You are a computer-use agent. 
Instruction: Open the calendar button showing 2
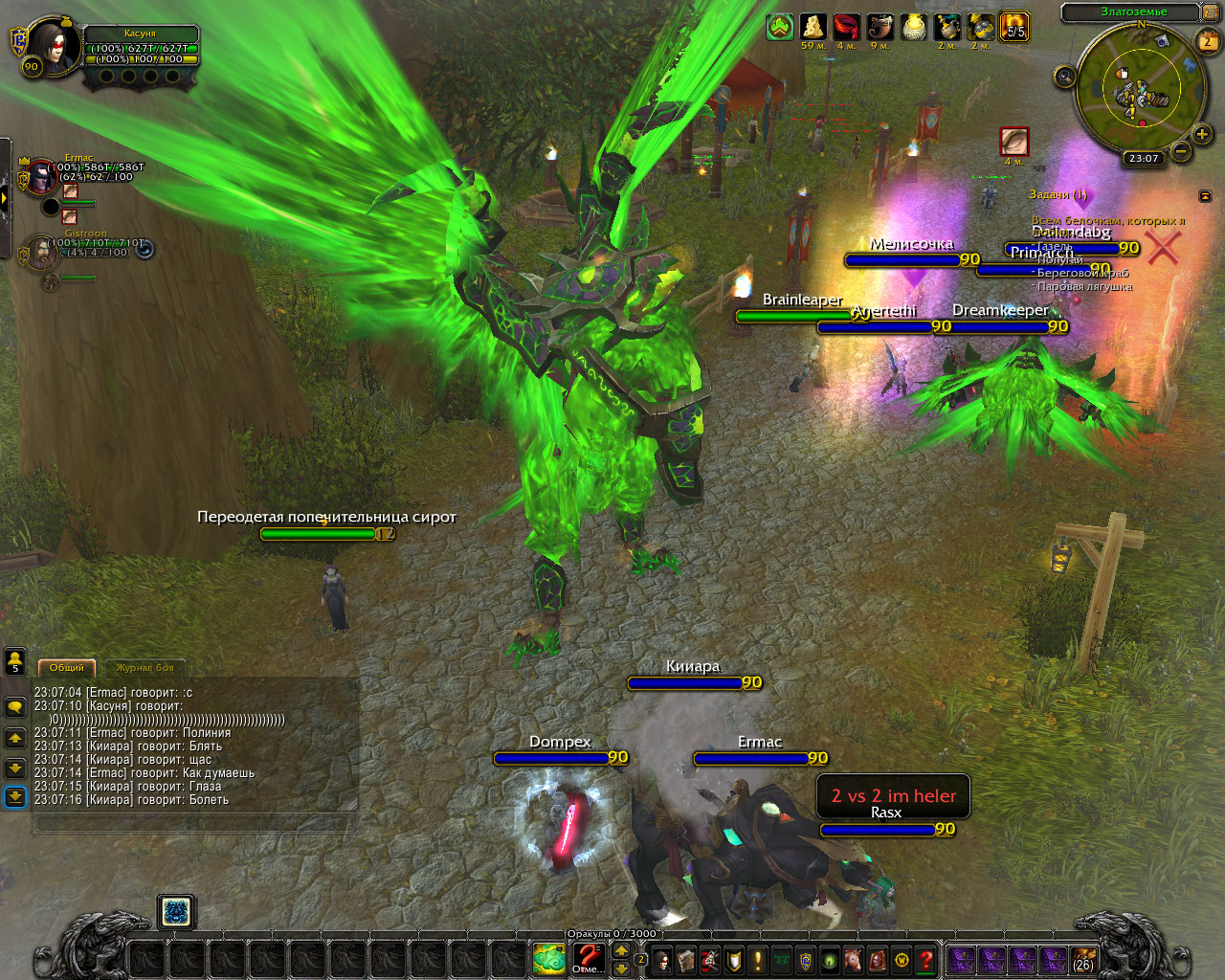[1208, 41]
